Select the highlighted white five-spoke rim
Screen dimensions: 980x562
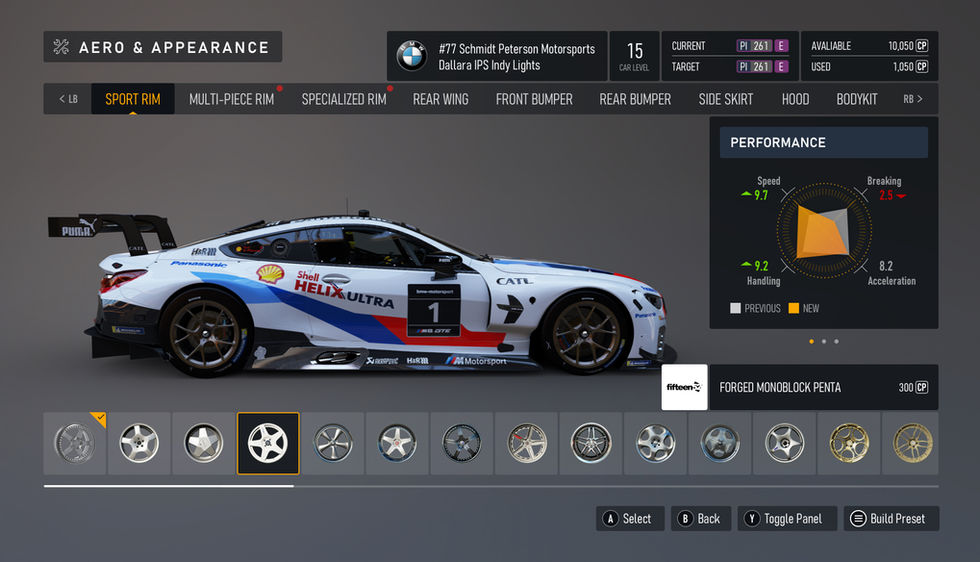pyautogui.click(x=268, y=443)
